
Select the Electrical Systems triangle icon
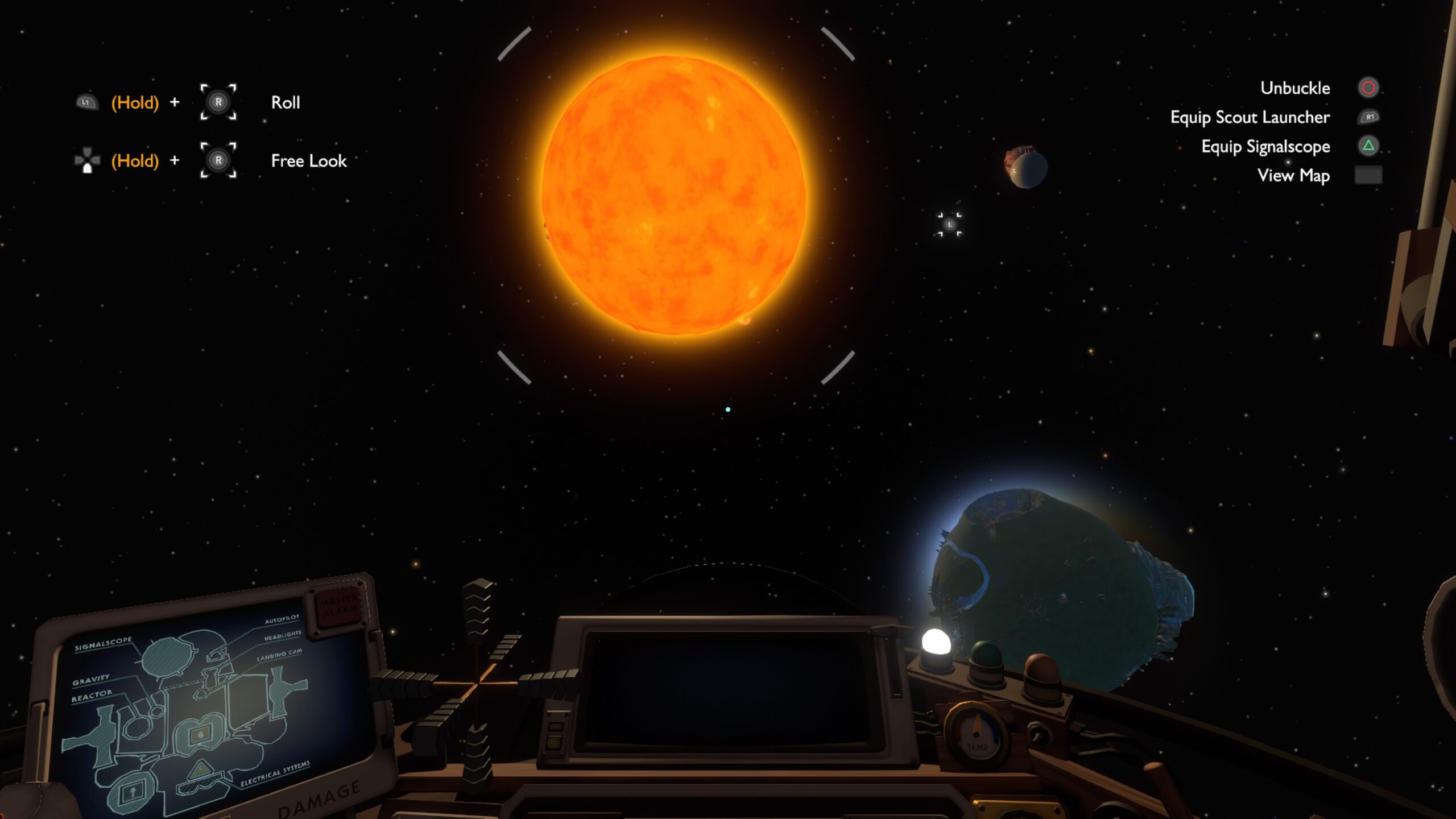202,769
